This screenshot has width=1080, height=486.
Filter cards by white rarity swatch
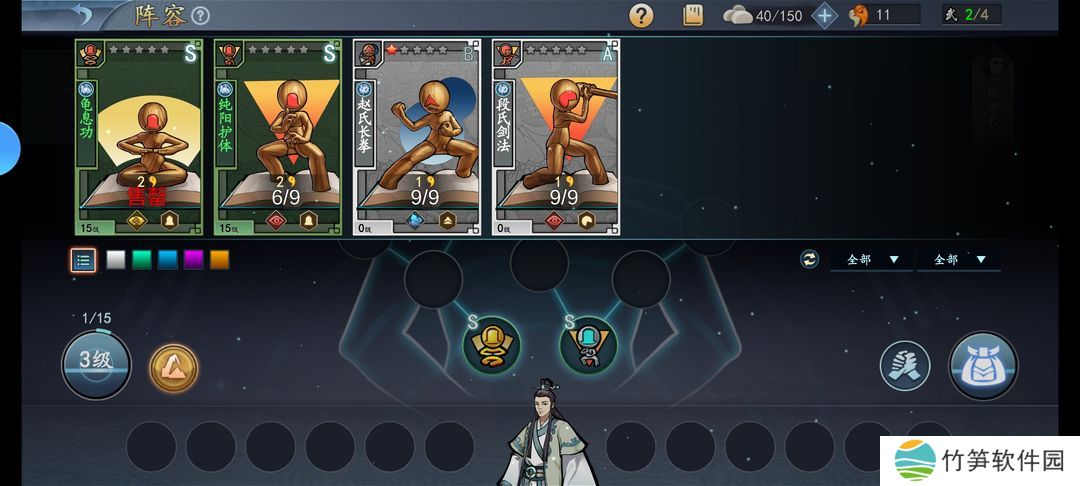(x=116, y=260)
